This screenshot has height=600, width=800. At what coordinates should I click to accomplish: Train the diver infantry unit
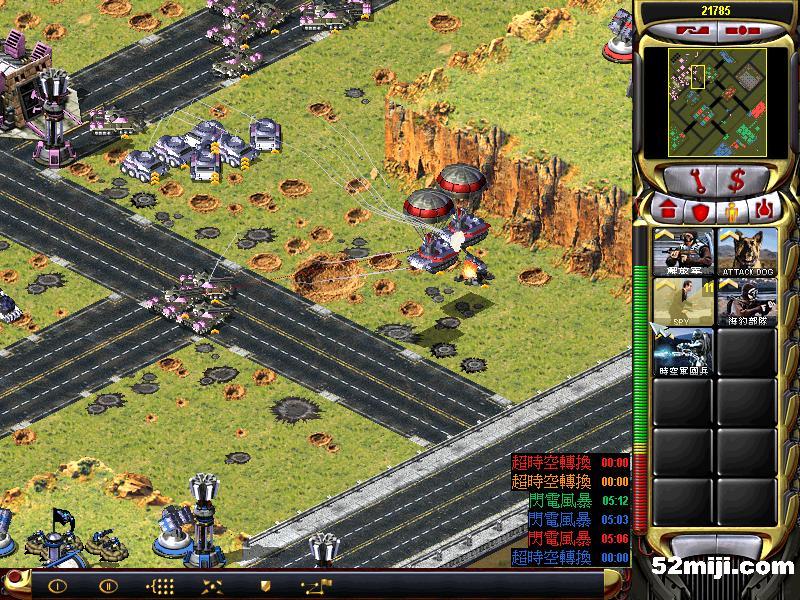[747, 302]
